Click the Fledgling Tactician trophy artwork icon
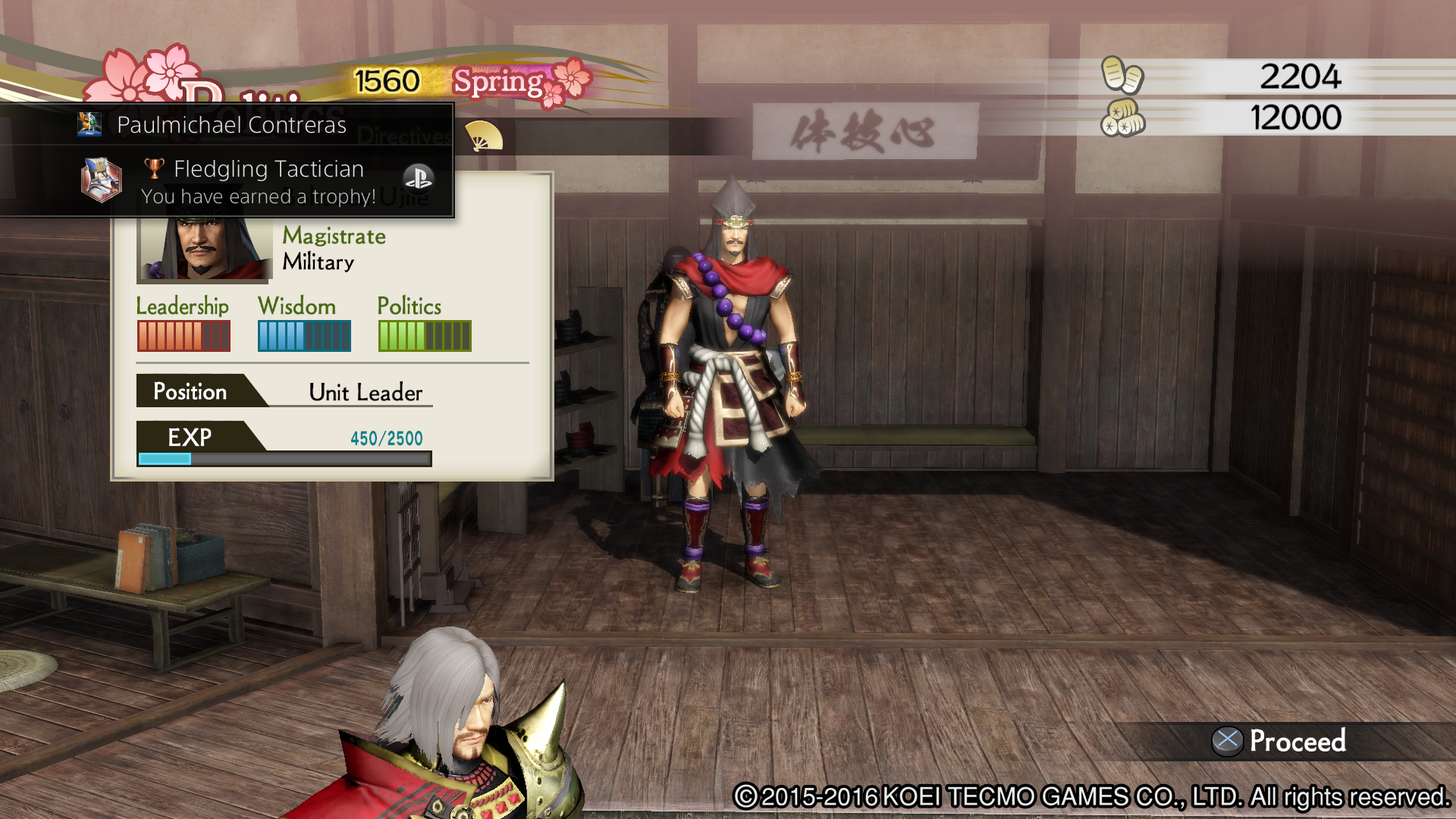This screenshot has width=1456, height=819. 102,181
